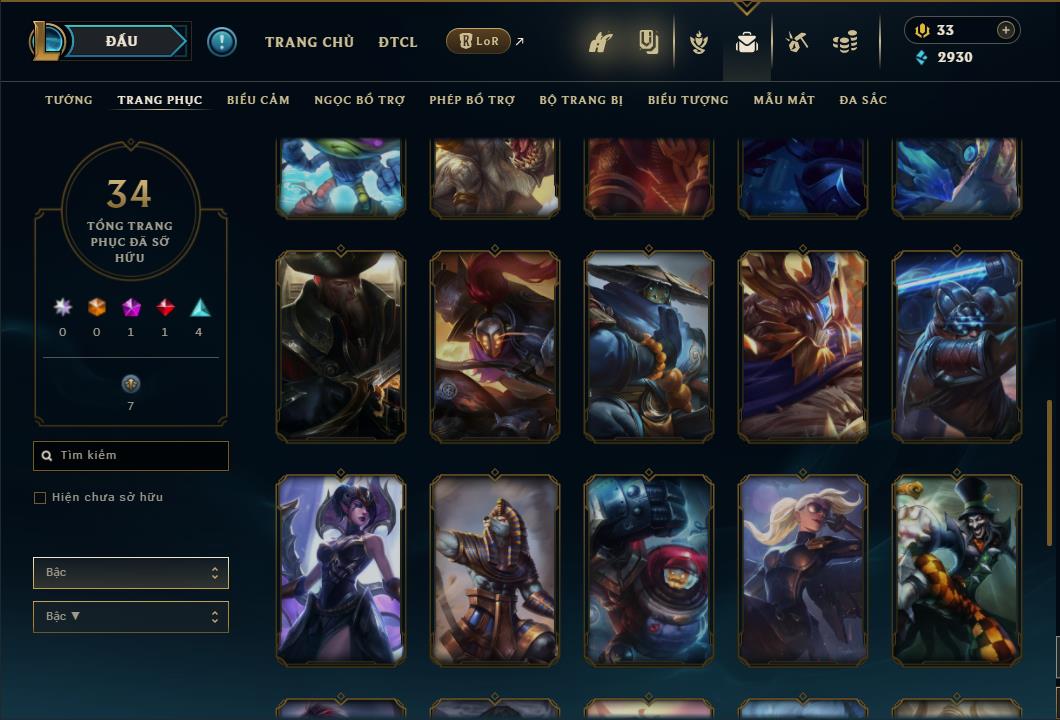
Task: Choose the pharaoh skin card
Action: click(x=495, y=570)
